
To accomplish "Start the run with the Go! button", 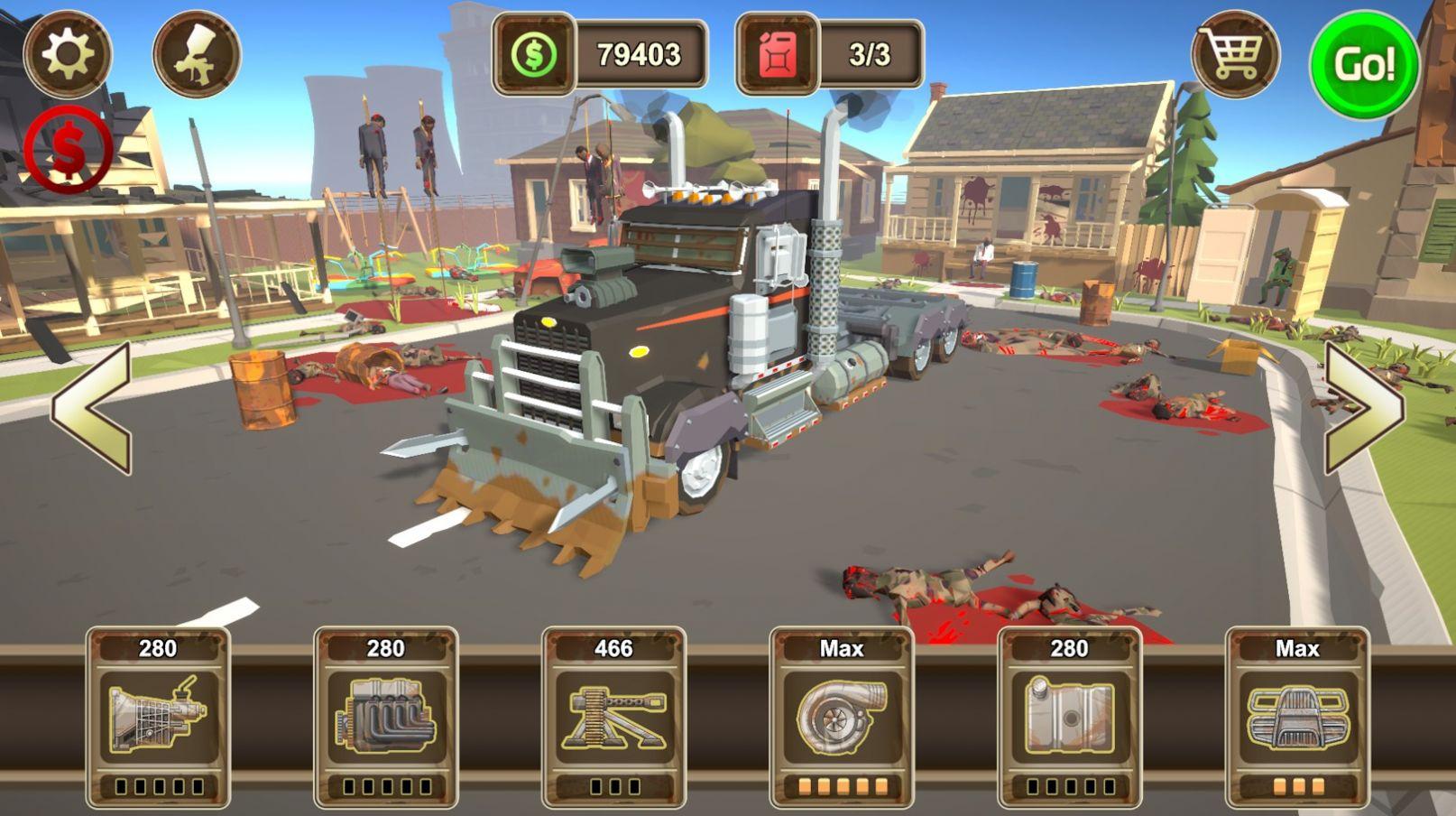I will coord(1364,64).
